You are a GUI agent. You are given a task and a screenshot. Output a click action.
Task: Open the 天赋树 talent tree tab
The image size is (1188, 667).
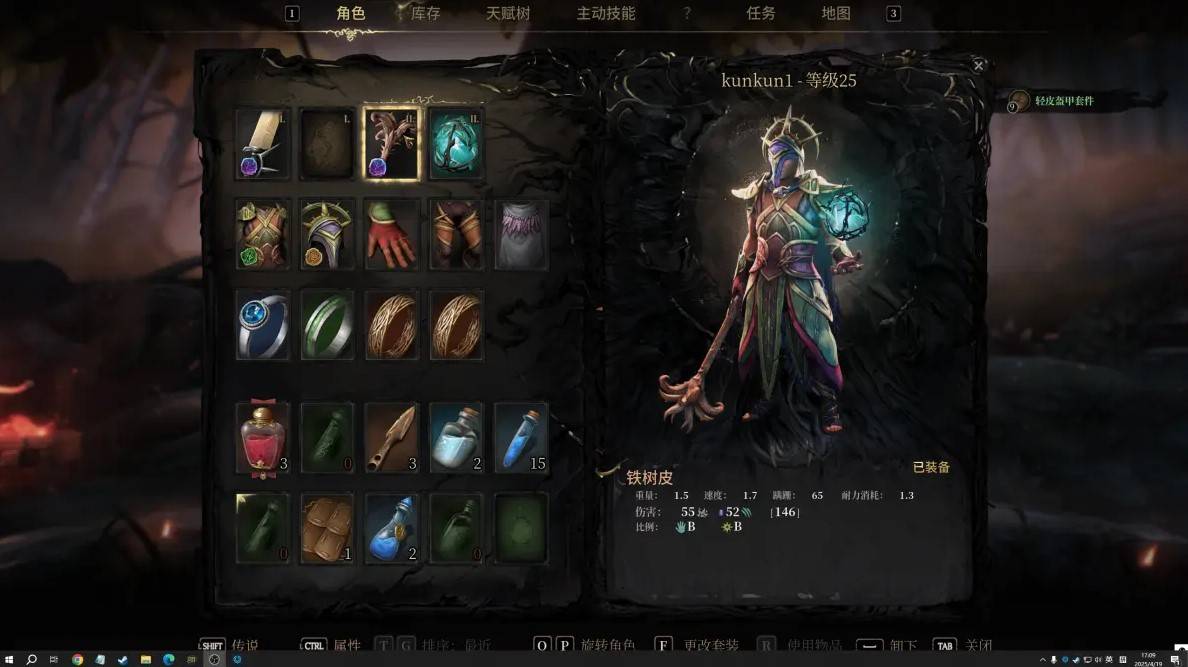pos(507,14)
